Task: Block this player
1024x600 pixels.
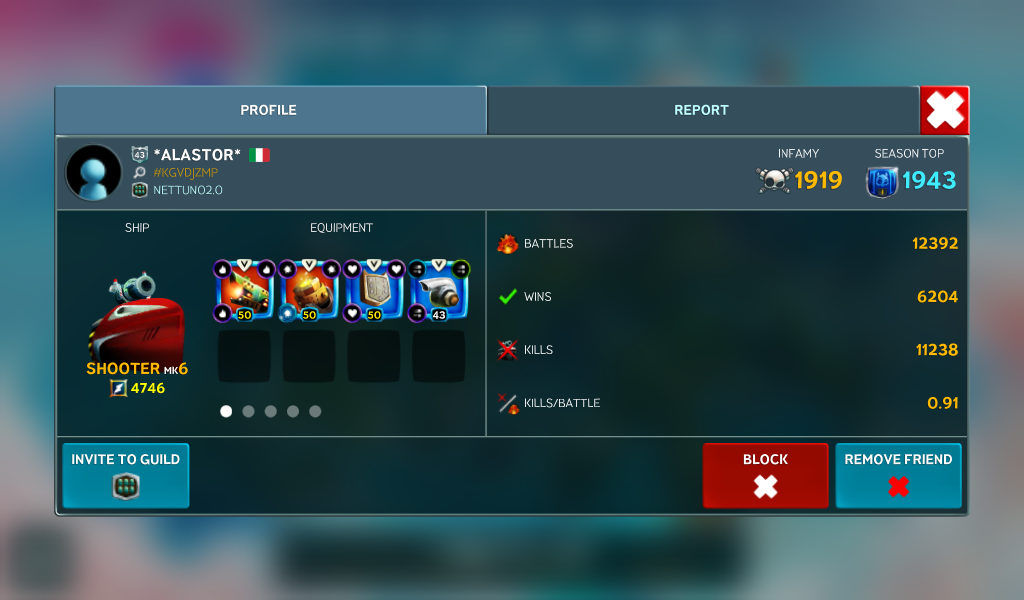Action: (765, 475)
